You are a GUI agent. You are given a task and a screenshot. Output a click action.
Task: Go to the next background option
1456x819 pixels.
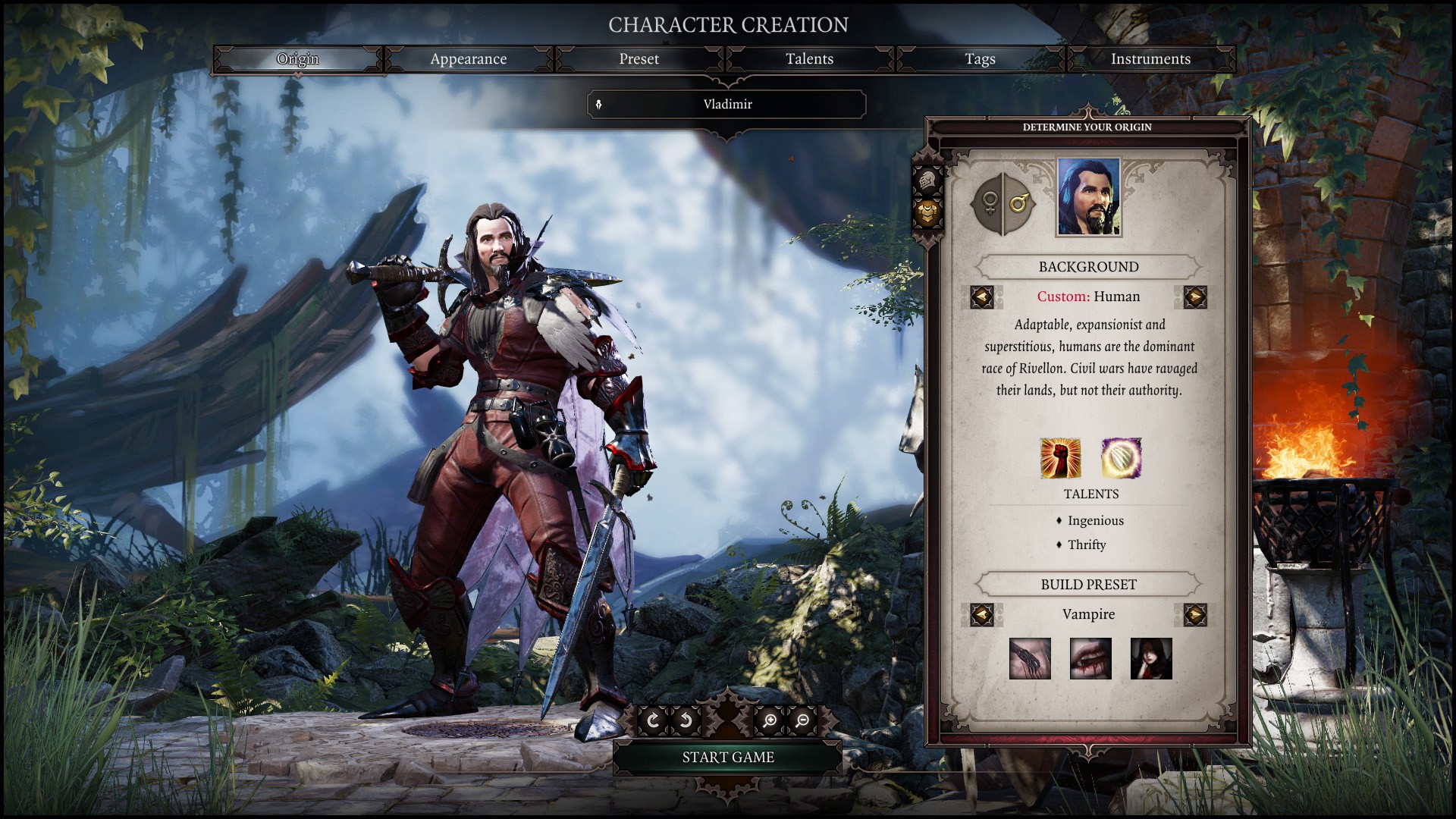click(x=1194, y=297)
